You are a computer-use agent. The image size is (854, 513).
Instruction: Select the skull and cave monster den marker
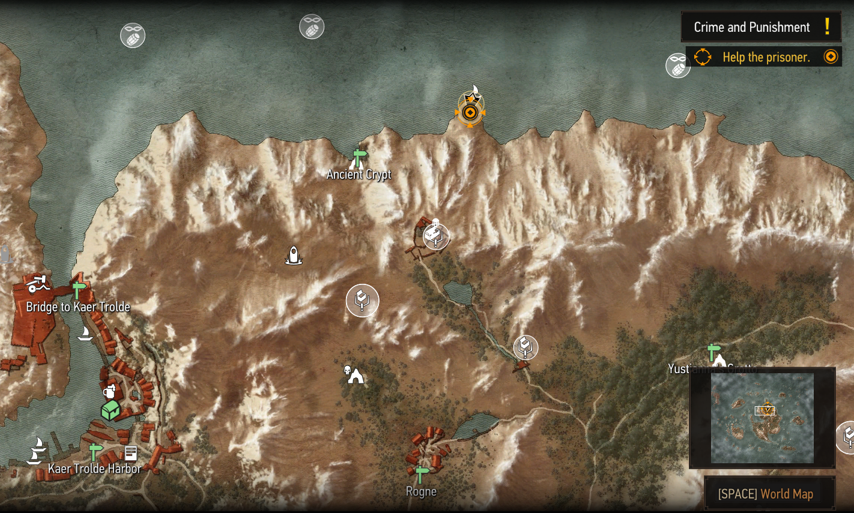click(x=353, y=374)
